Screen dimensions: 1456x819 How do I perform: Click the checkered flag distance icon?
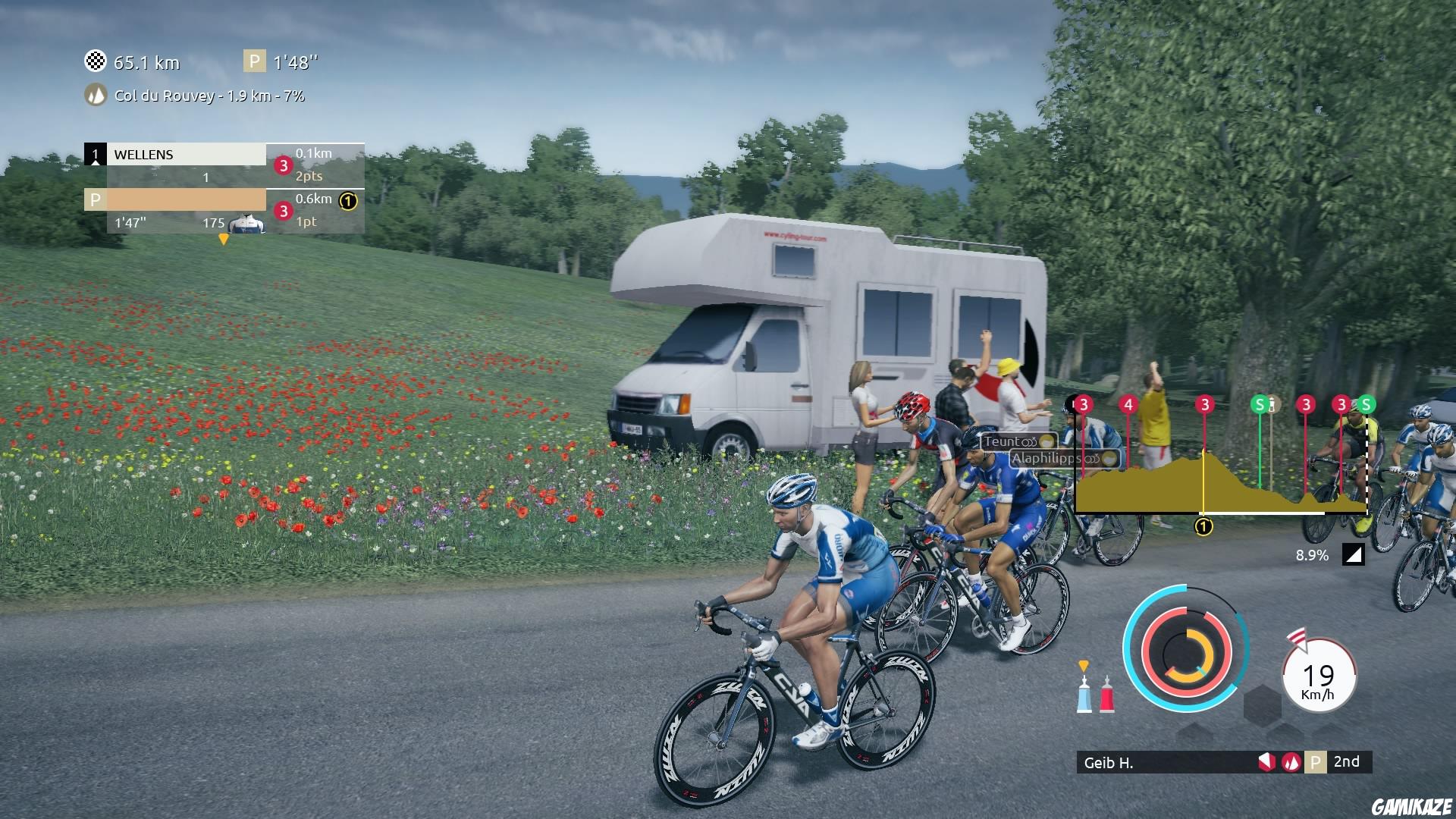96,62
